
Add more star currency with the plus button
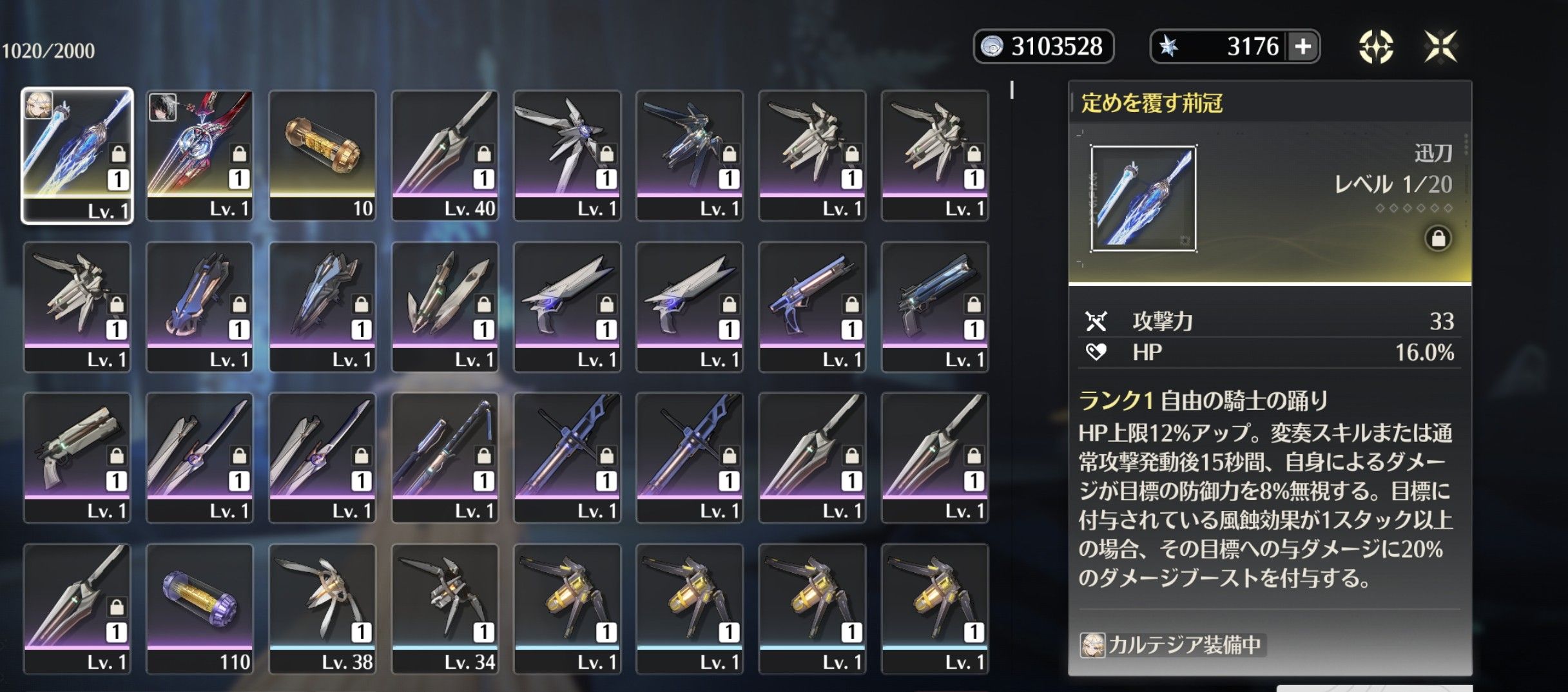(x=1302, y=46)
